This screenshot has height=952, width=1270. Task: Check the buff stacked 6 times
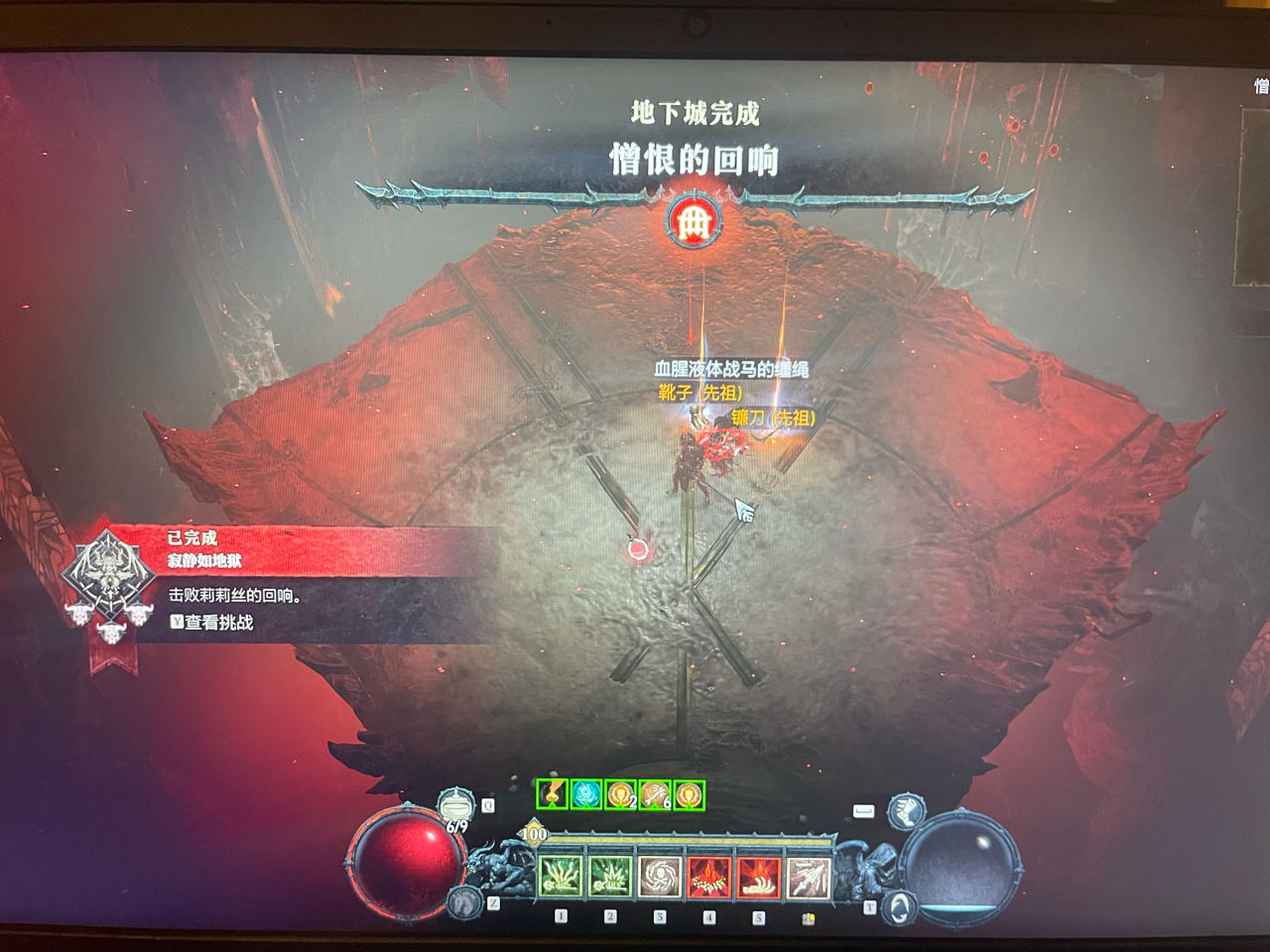tap(653, 794)
